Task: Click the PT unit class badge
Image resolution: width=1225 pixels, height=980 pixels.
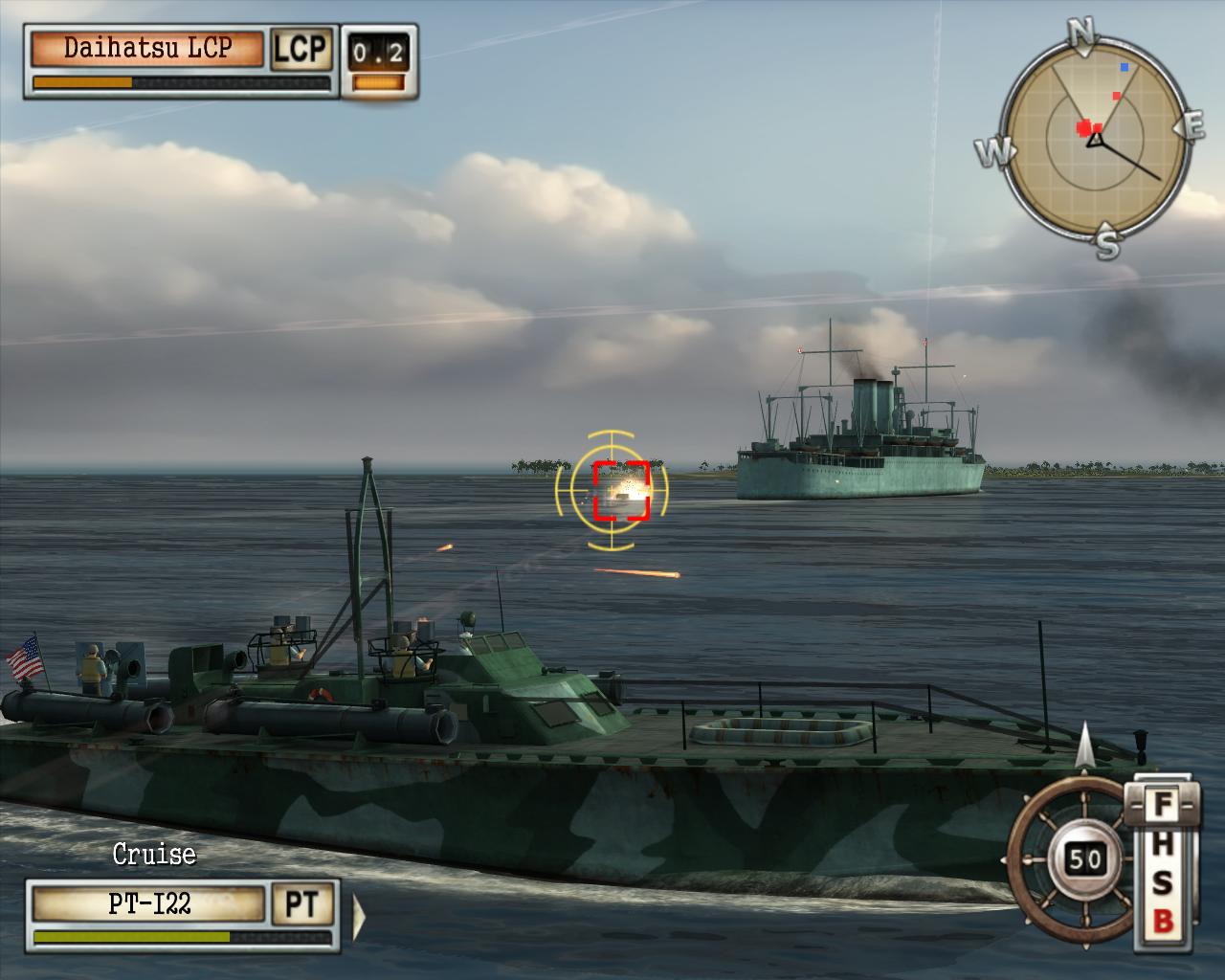Action: point(302,904)
